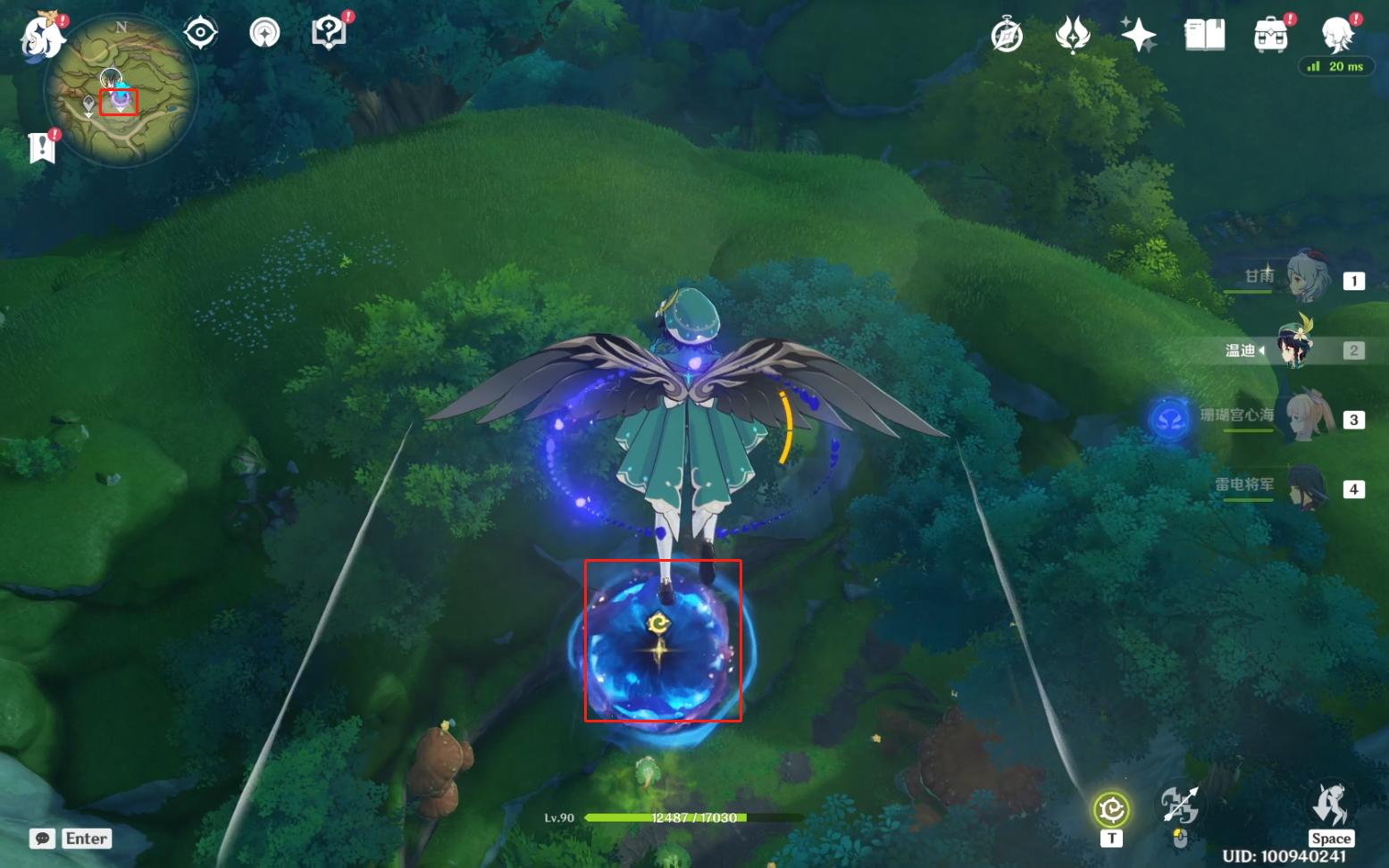Screen dimensions: 1389x868
Task: Click the sprint arrows button
Action: coord(1181,805)
